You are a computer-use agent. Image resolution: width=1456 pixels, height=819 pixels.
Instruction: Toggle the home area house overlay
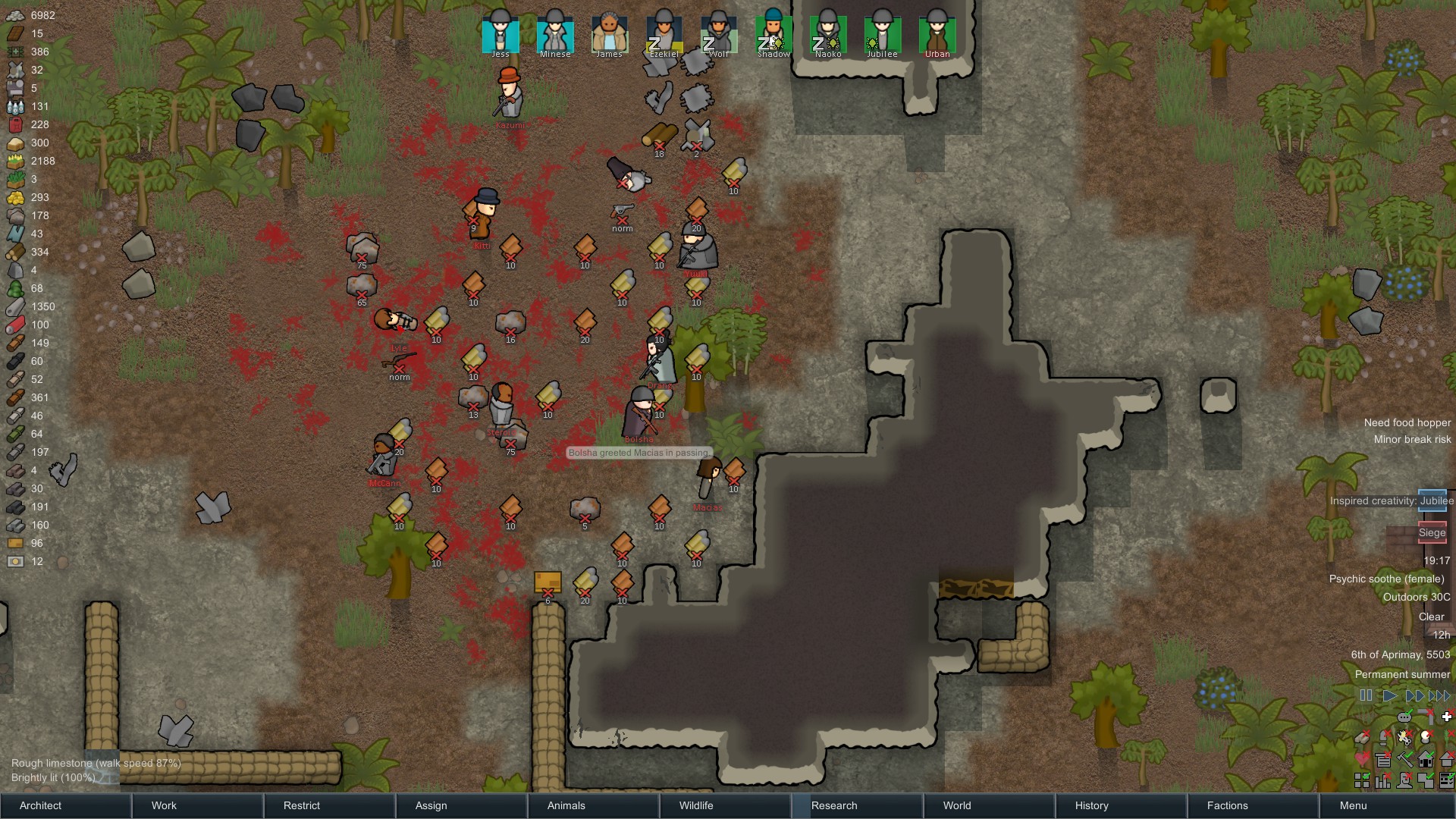pos(1425,759)
